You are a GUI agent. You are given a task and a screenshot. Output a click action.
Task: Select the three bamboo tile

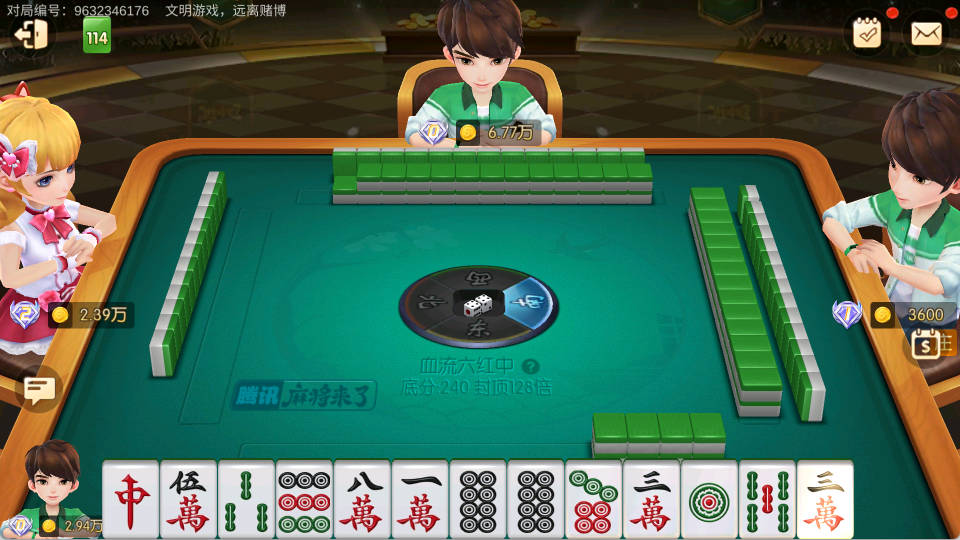247,500
